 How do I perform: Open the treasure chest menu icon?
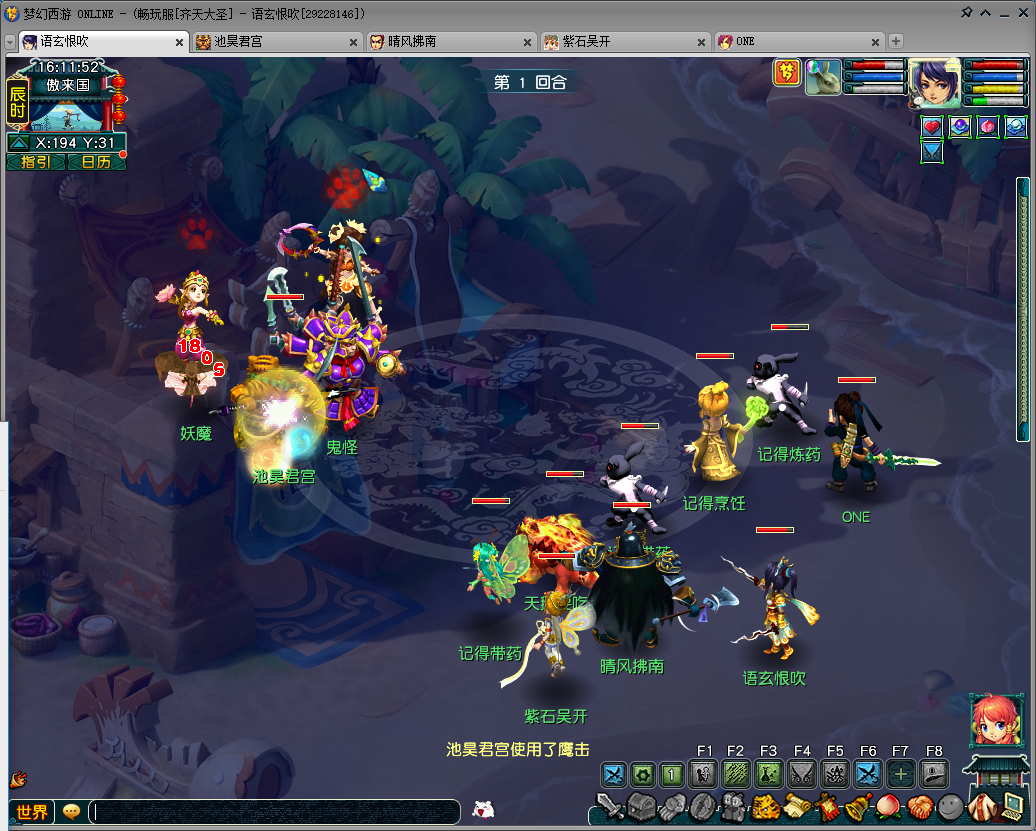640,805
